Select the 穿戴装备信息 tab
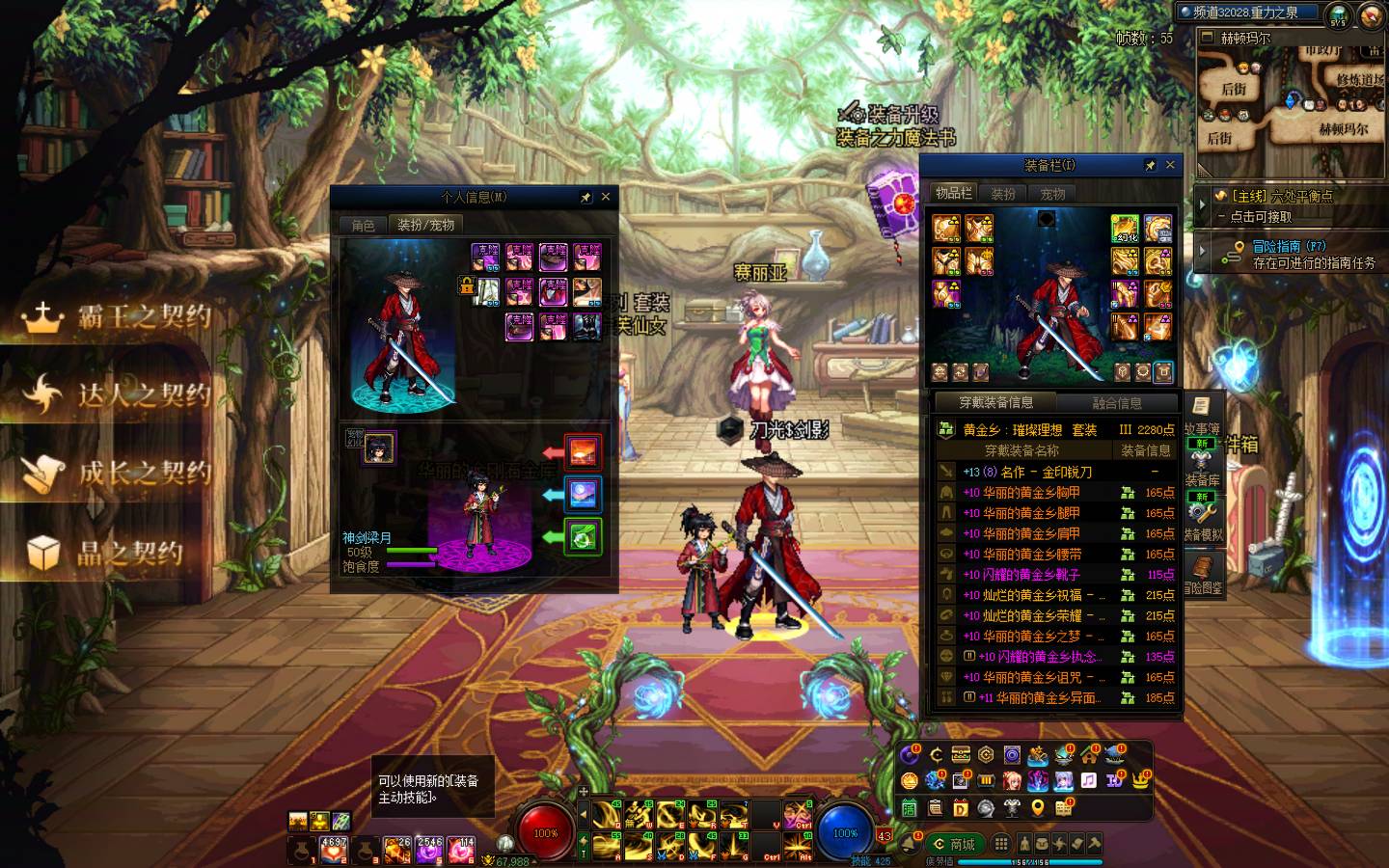The image size is (1389, 868). point(995,403)
